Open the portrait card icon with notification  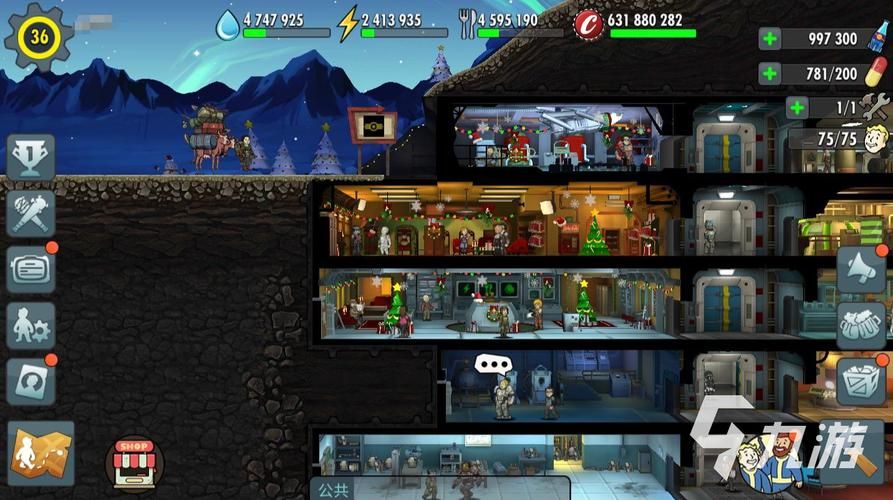pos(31,381)
